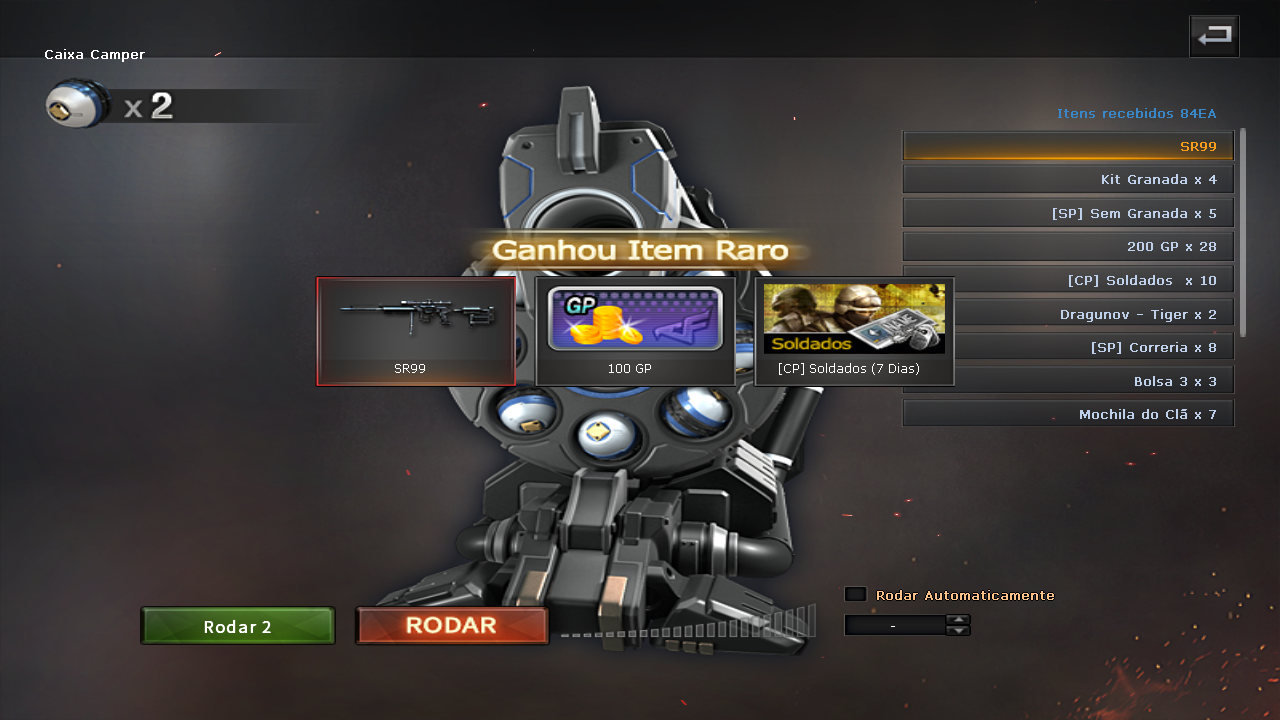This screenshot has width=1280, height=720.
Task: Pick the [SP] Sem Granada x 5 row
Action: tap(1068, 213)
